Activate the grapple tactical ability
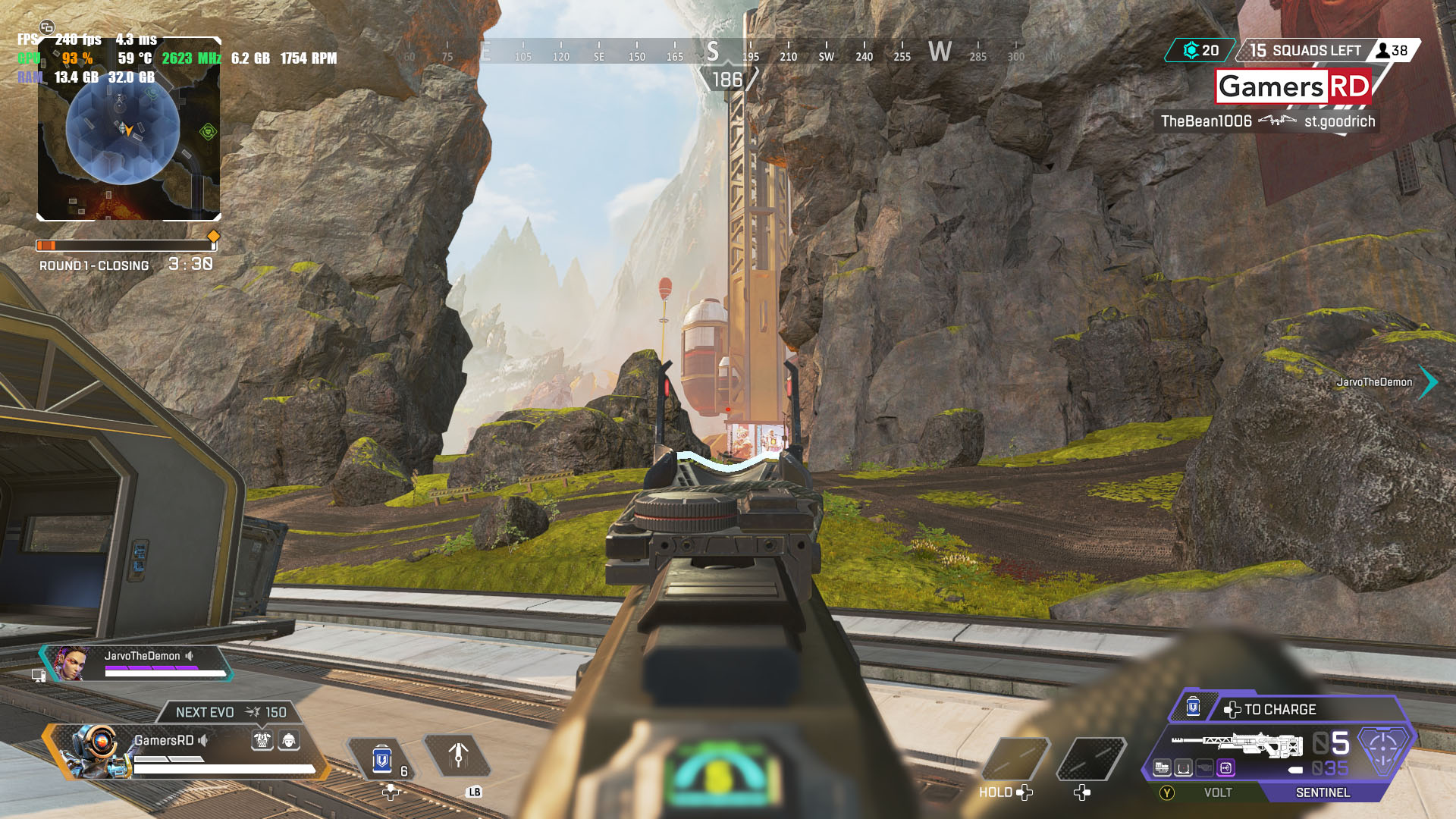The width and height of the screenshot is (1456, 819). [x=458, y=755]
